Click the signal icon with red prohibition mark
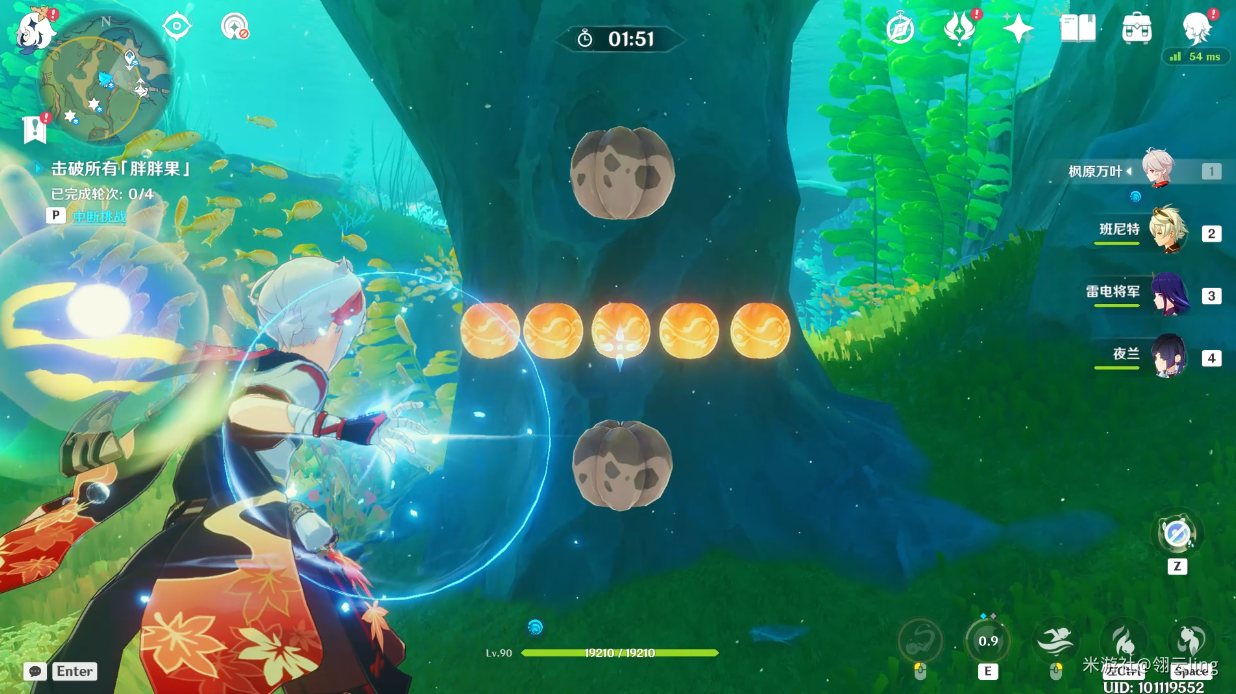Viewport: 1236px width, 694px height. pos(234,27)
